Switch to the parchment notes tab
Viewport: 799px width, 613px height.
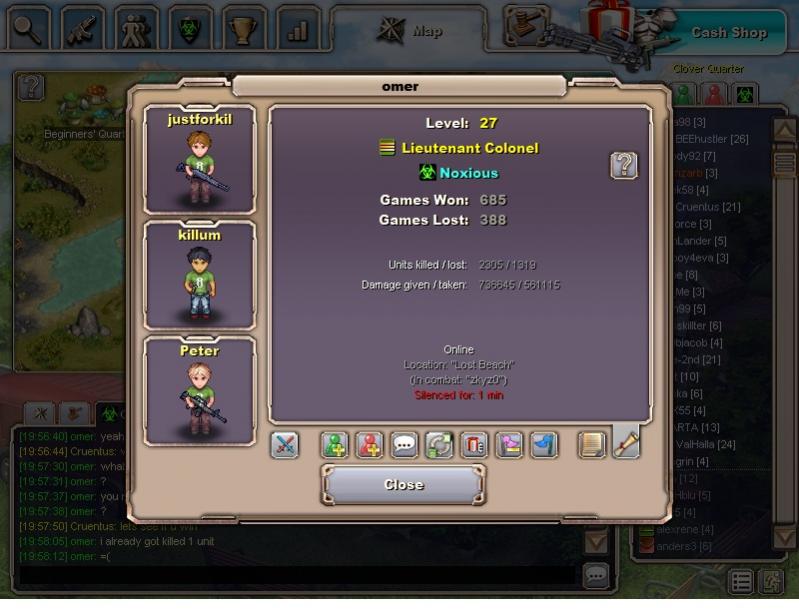[x=593, y=445]
